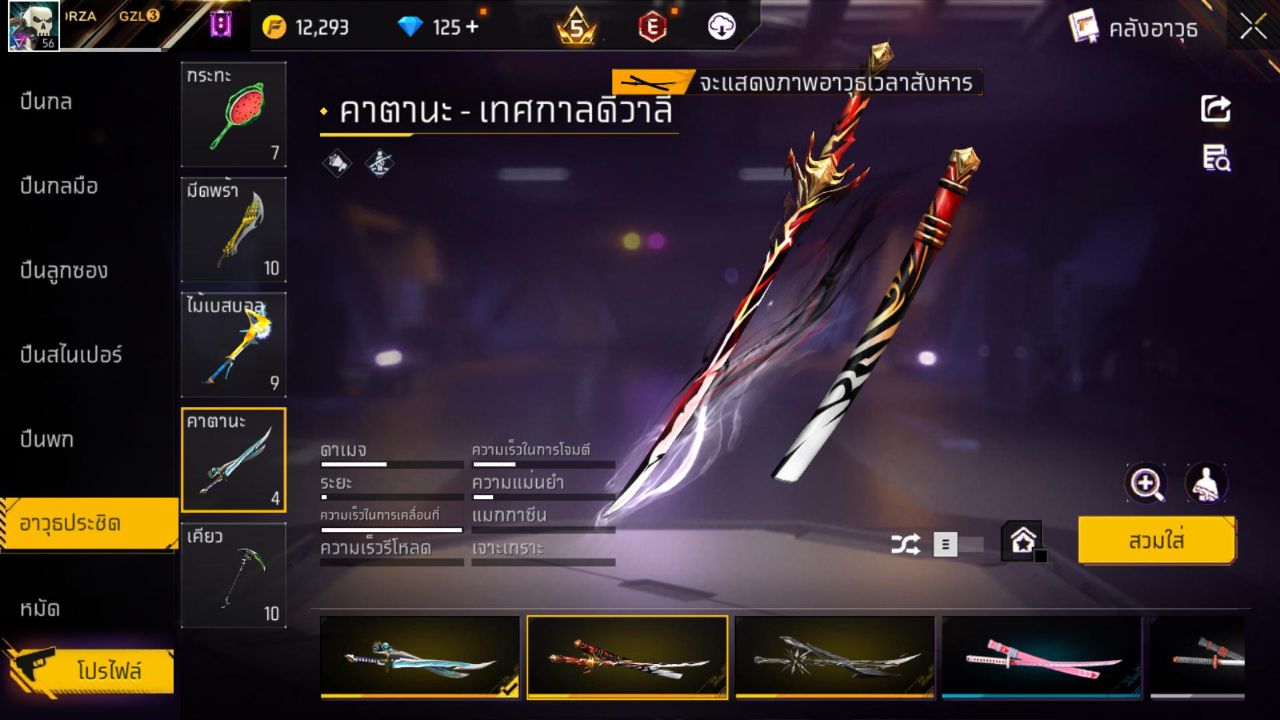Click the golden rank level 5 badge
The image size is (1280, 720).
click(x=575, y=27)
